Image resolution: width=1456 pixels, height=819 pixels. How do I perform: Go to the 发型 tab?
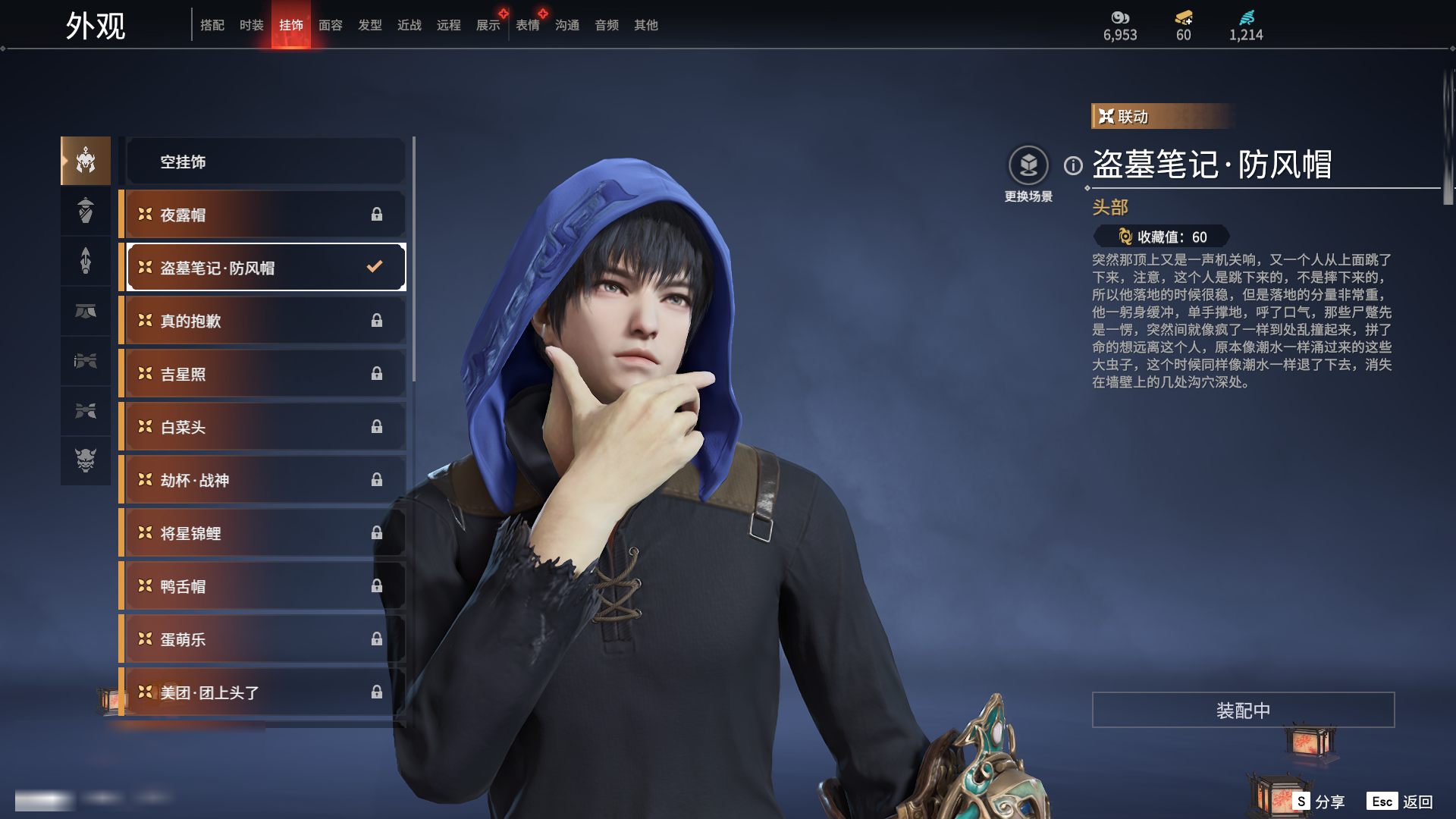pos(369,25)
